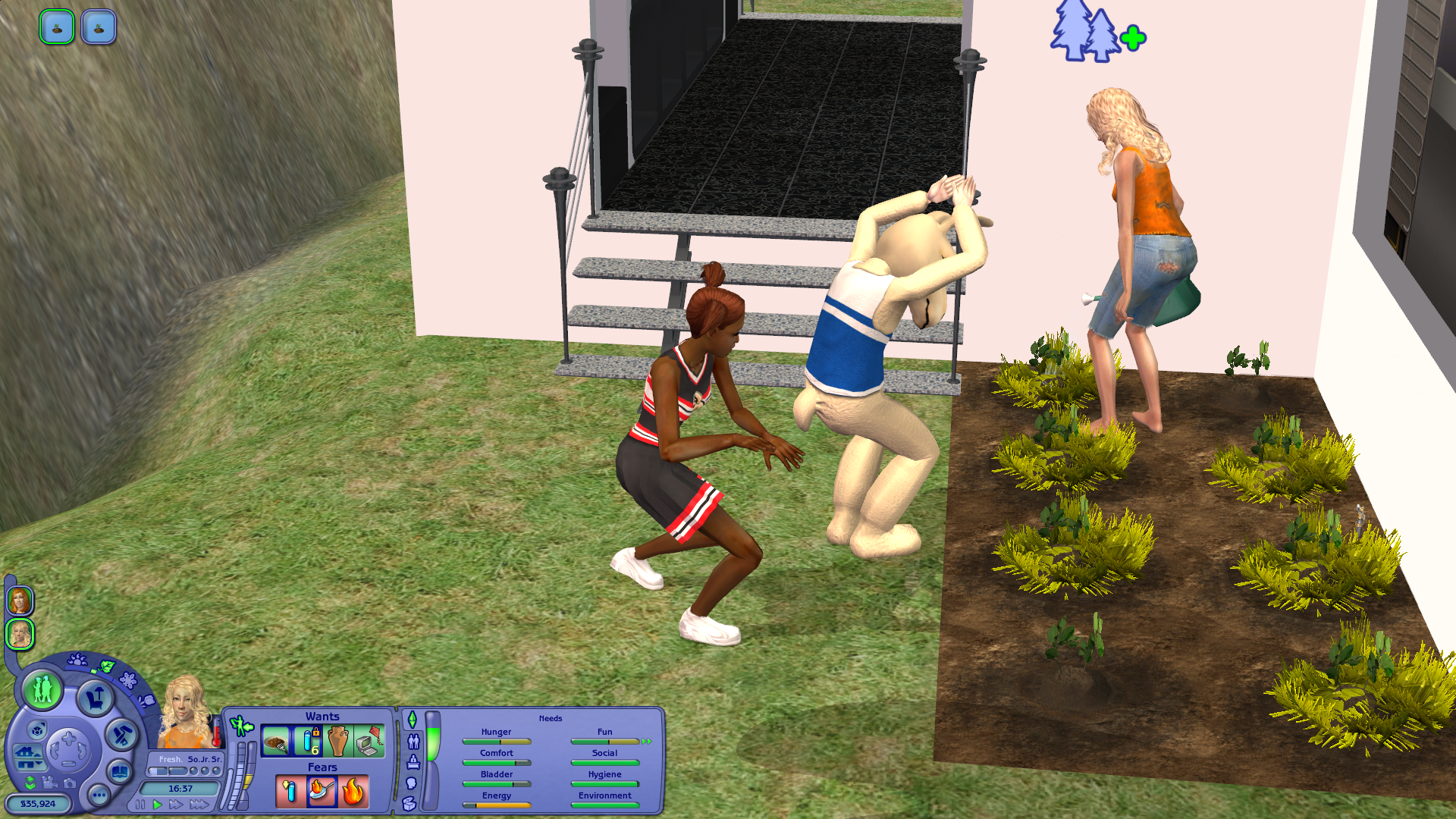The width and height of the screenshot is (1456, 819).
Task: Switch to the red-haired Sim portrait
Action: tap(20, 601)
